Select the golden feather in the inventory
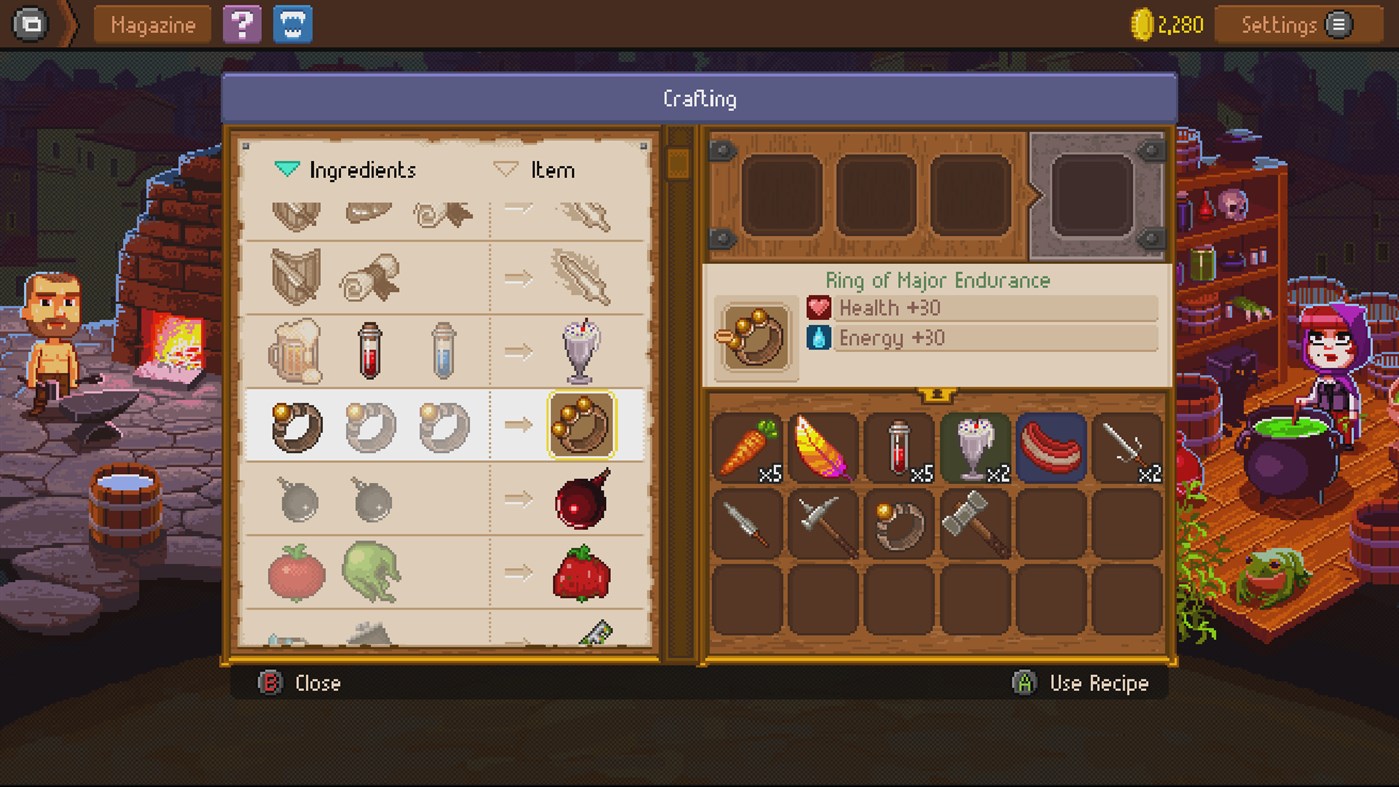1399x787 pixels. click(x=823, y=447)
